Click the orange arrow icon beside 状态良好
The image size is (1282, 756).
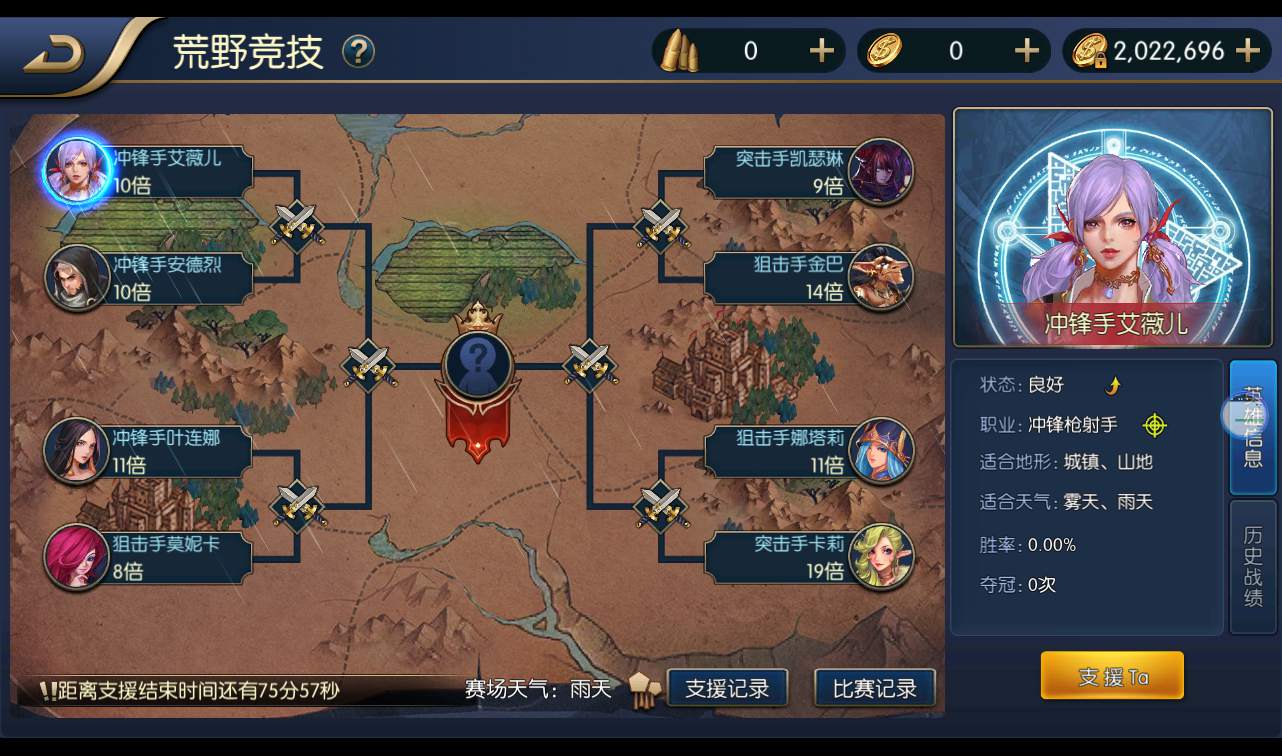1111,385
